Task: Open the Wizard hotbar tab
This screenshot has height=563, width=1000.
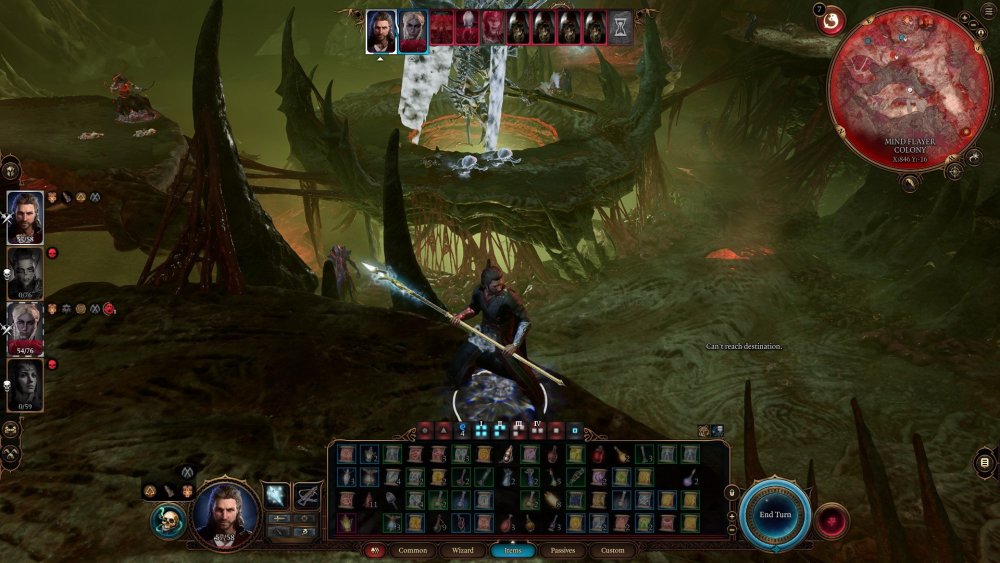Action: pyautogui.click(x=462, y=550)
